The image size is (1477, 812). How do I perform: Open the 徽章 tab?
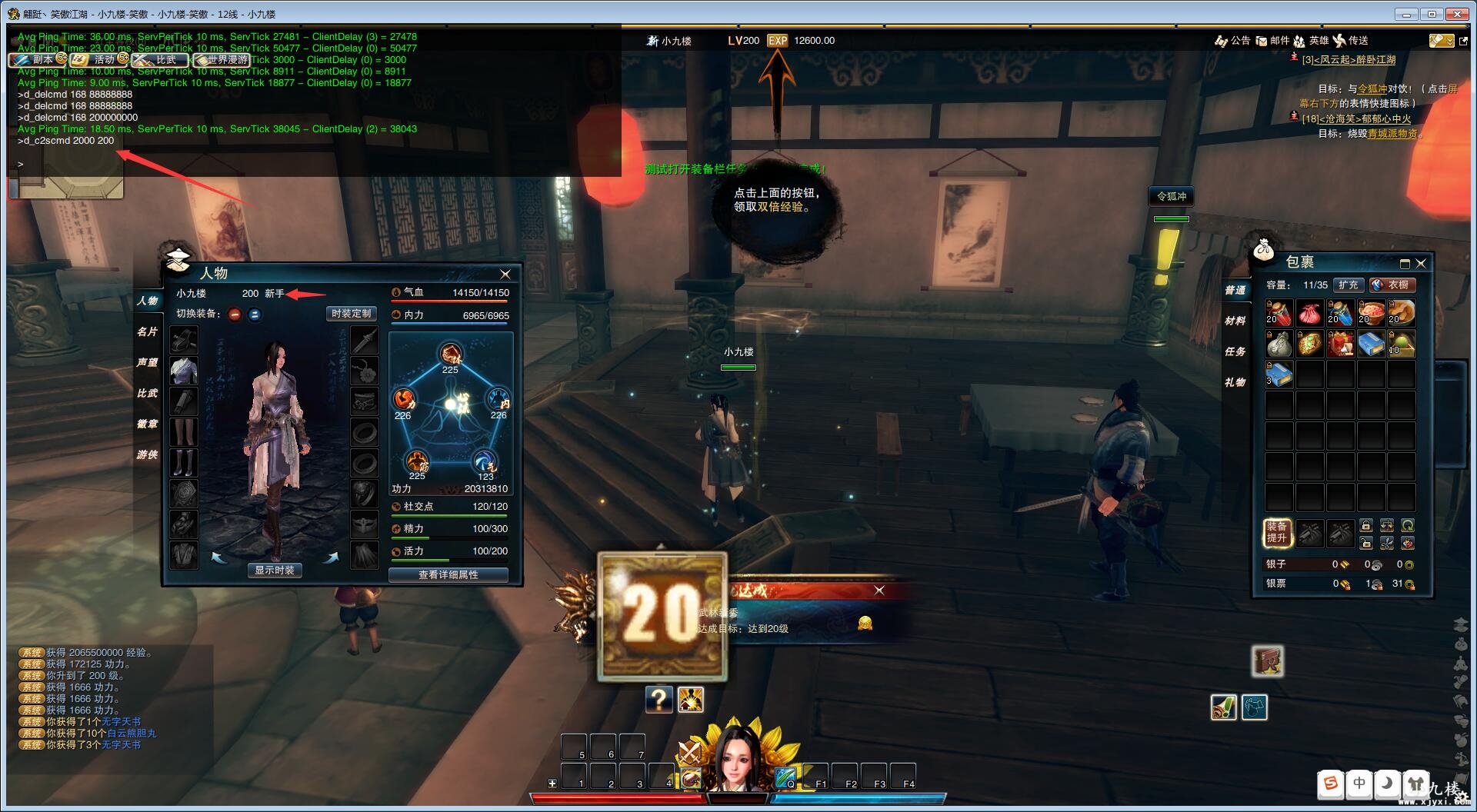pos(147,424)
